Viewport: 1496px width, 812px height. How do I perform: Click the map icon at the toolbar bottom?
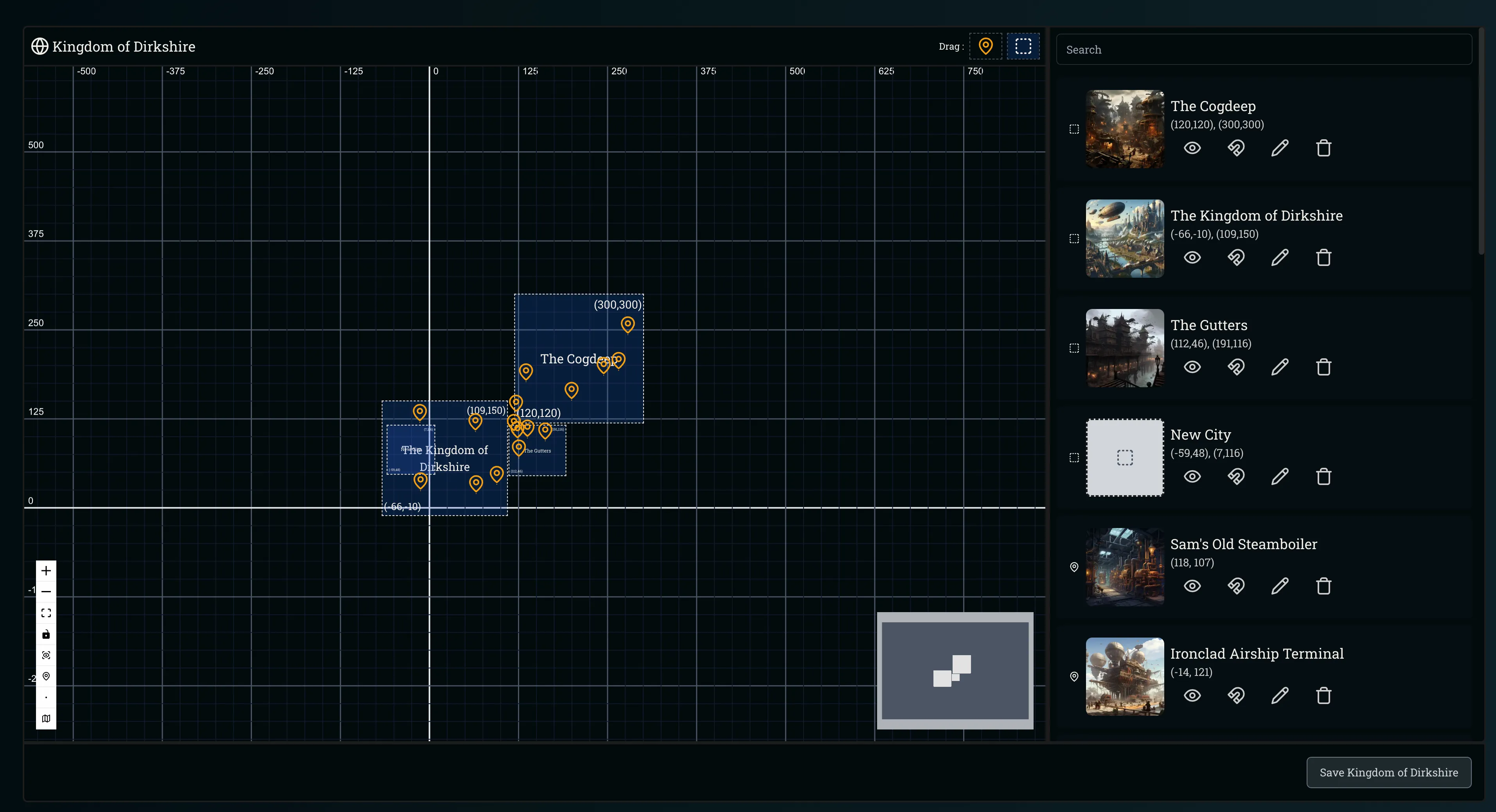(46, 718)
